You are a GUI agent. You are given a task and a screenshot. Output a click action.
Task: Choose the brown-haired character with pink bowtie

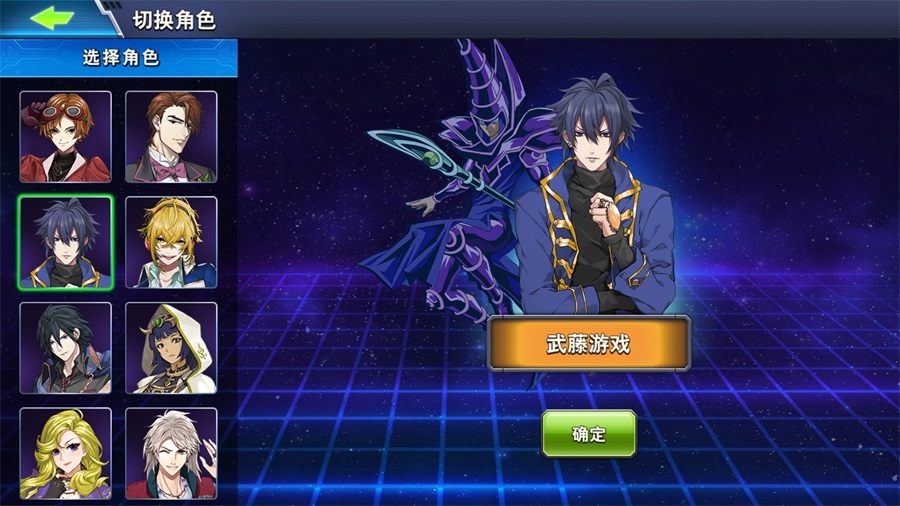click(x=171, y=137)
